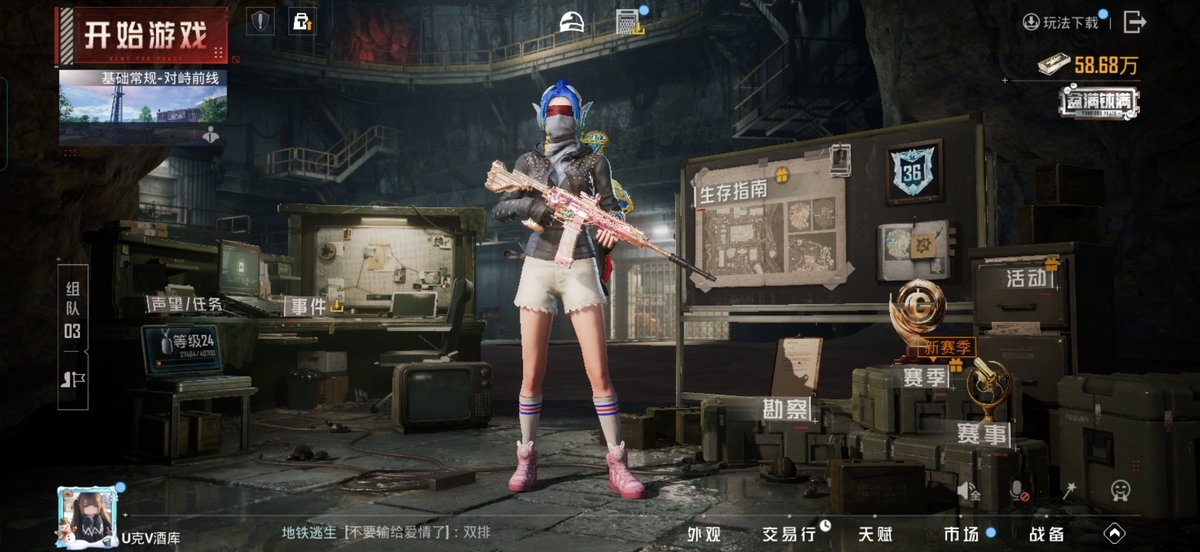Open the 赛季 season menu

[925, 378]
